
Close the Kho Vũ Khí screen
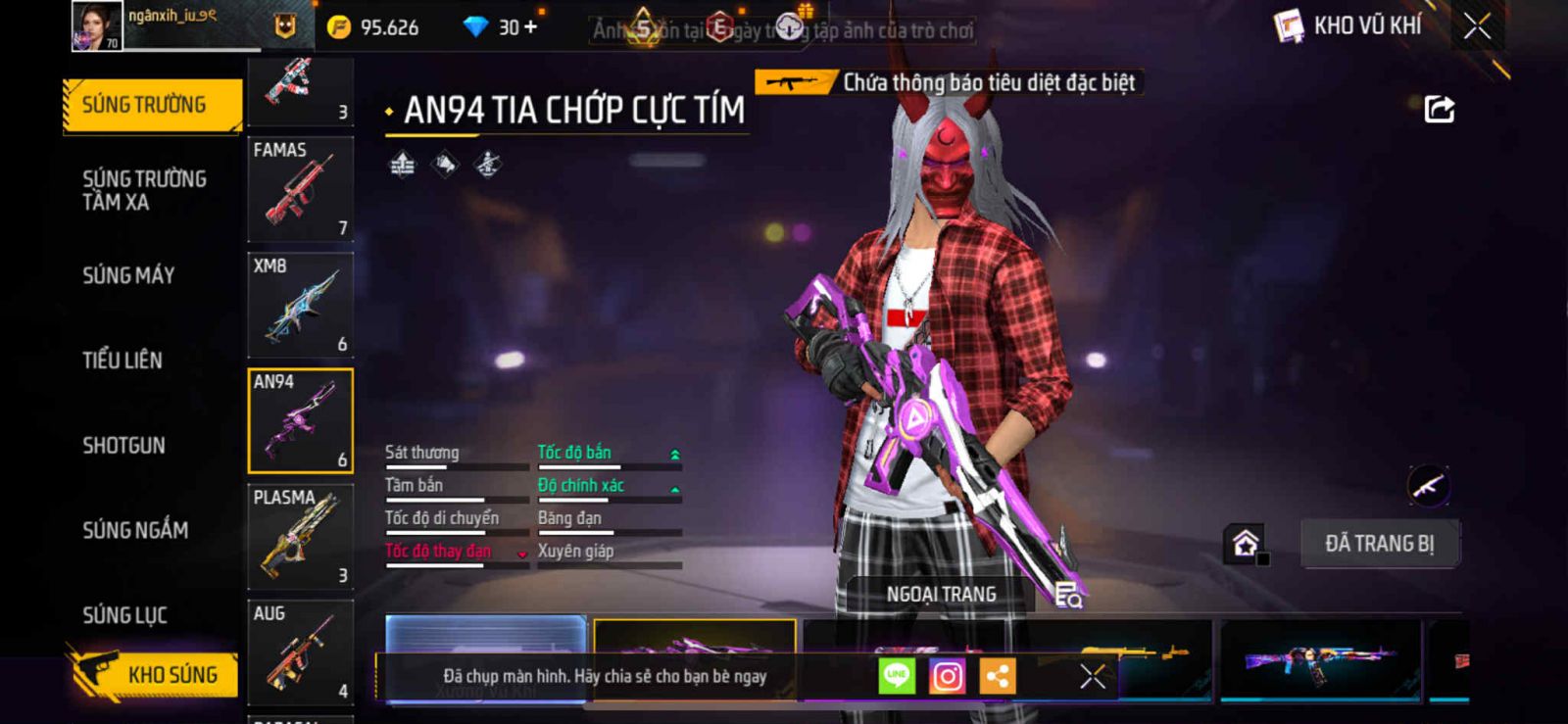(x=1477, y=26)
